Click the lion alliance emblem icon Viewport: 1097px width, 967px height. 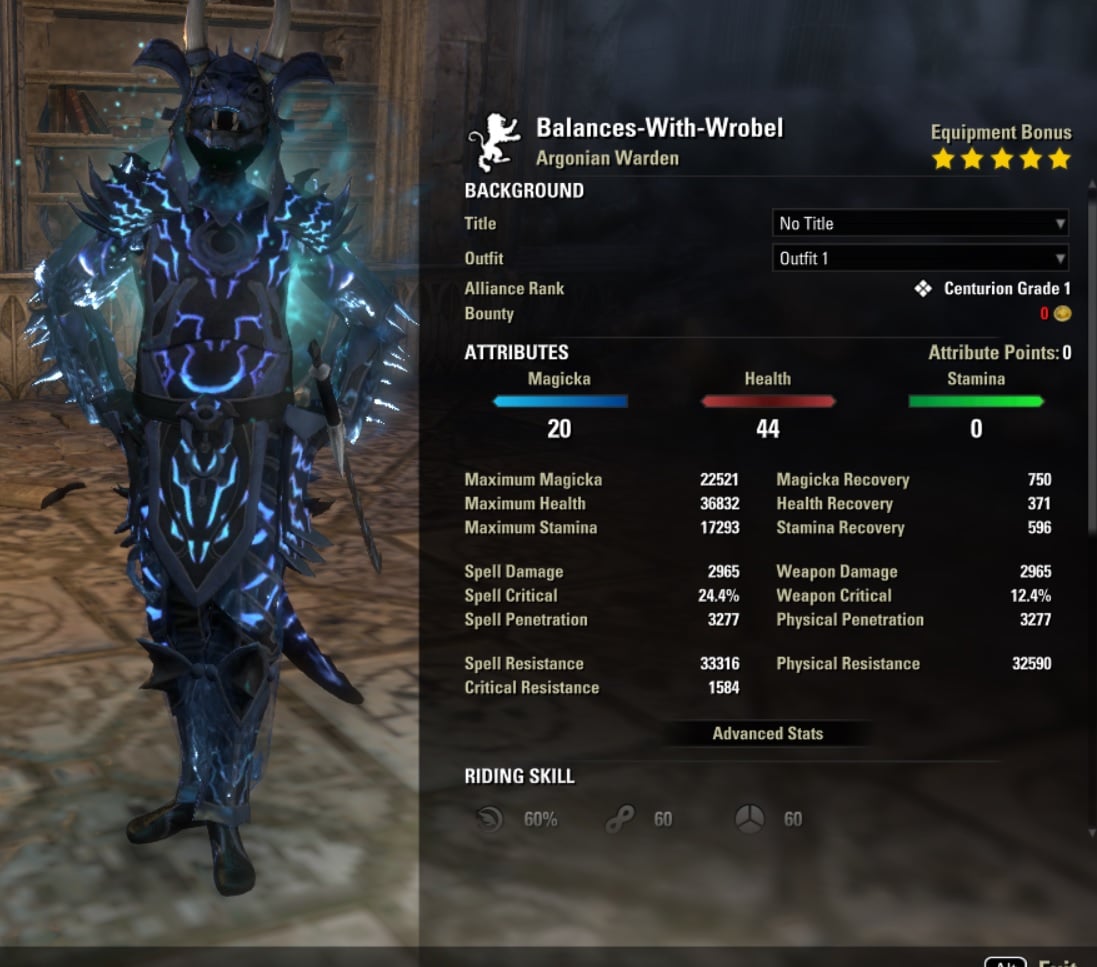click(494, 143)
